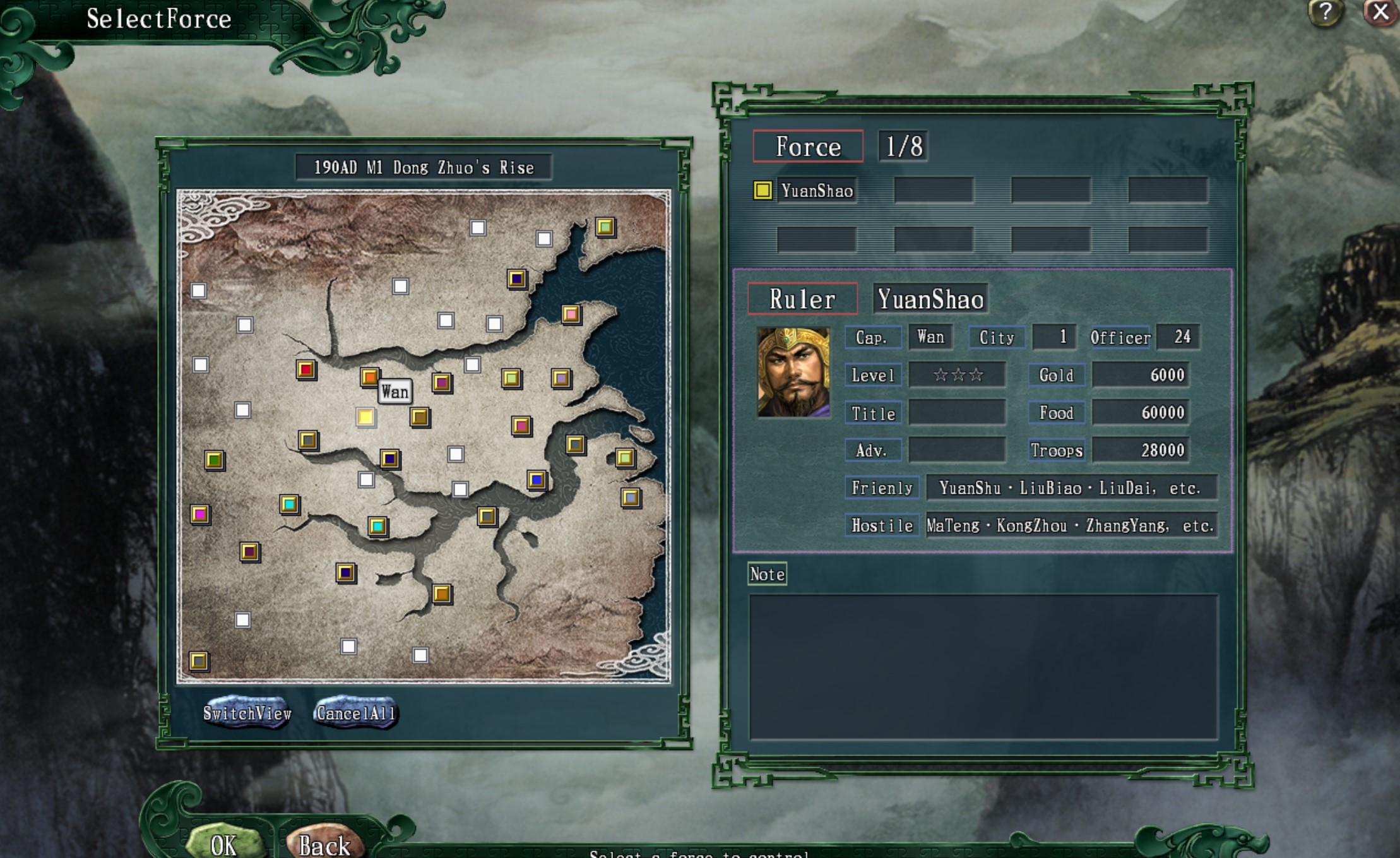Close the SelectForce screen with X
This screenshot has height=858, width=1400.
click(x=1380, y=12)
